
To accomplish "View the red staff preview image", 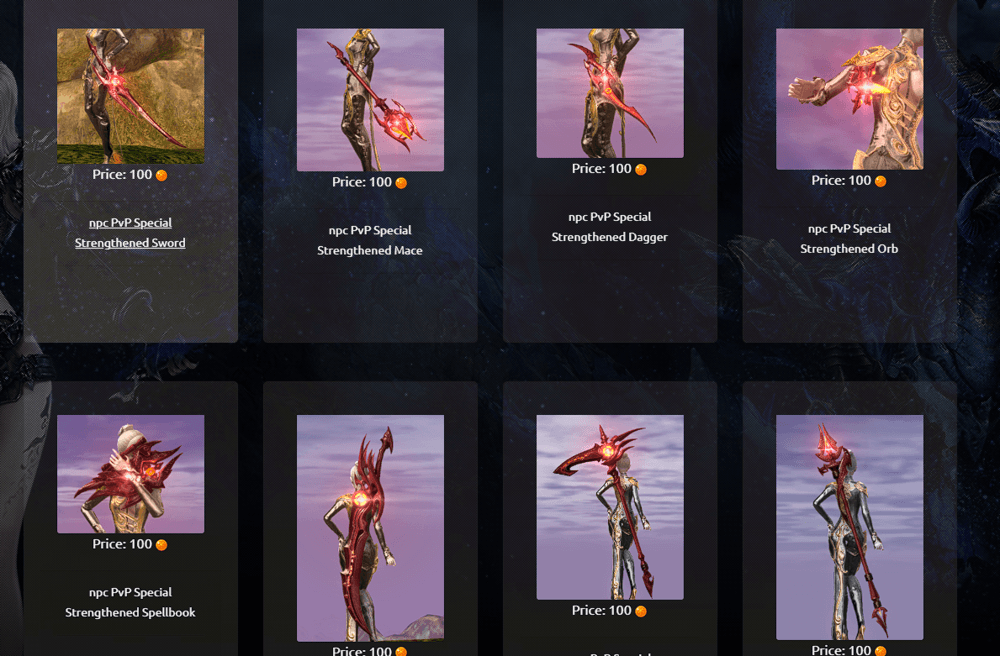I will click(x=849, y=527).
